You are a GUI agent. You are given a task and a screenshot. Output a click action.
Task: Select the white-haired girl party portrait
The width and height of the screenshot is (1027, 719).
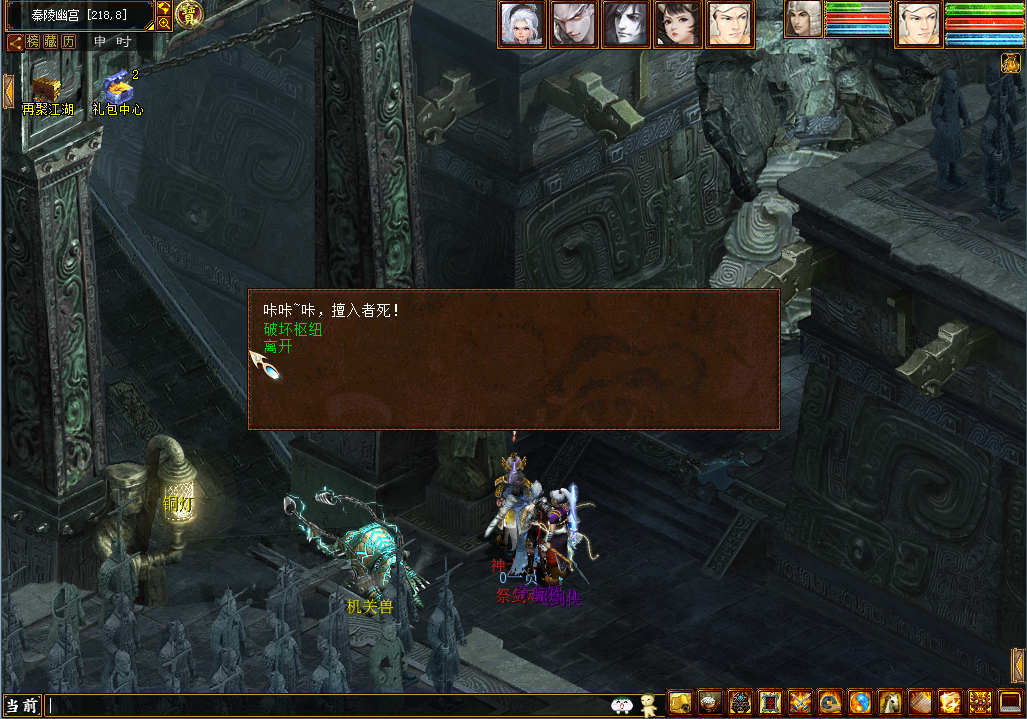[522, 25]
